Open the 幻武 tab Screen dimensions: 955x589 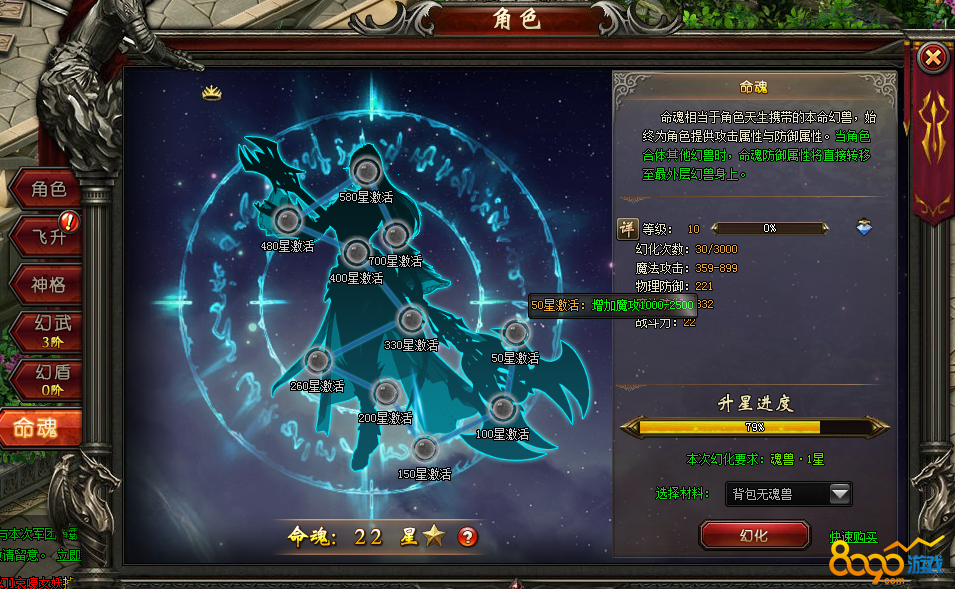click(47, 332)
